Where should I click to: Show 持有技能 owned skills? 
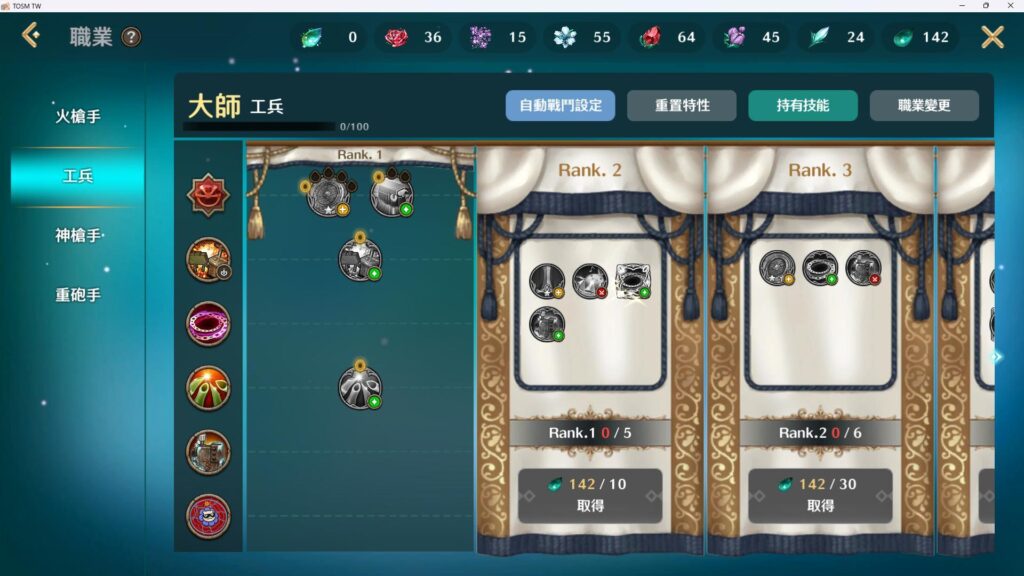802,105
